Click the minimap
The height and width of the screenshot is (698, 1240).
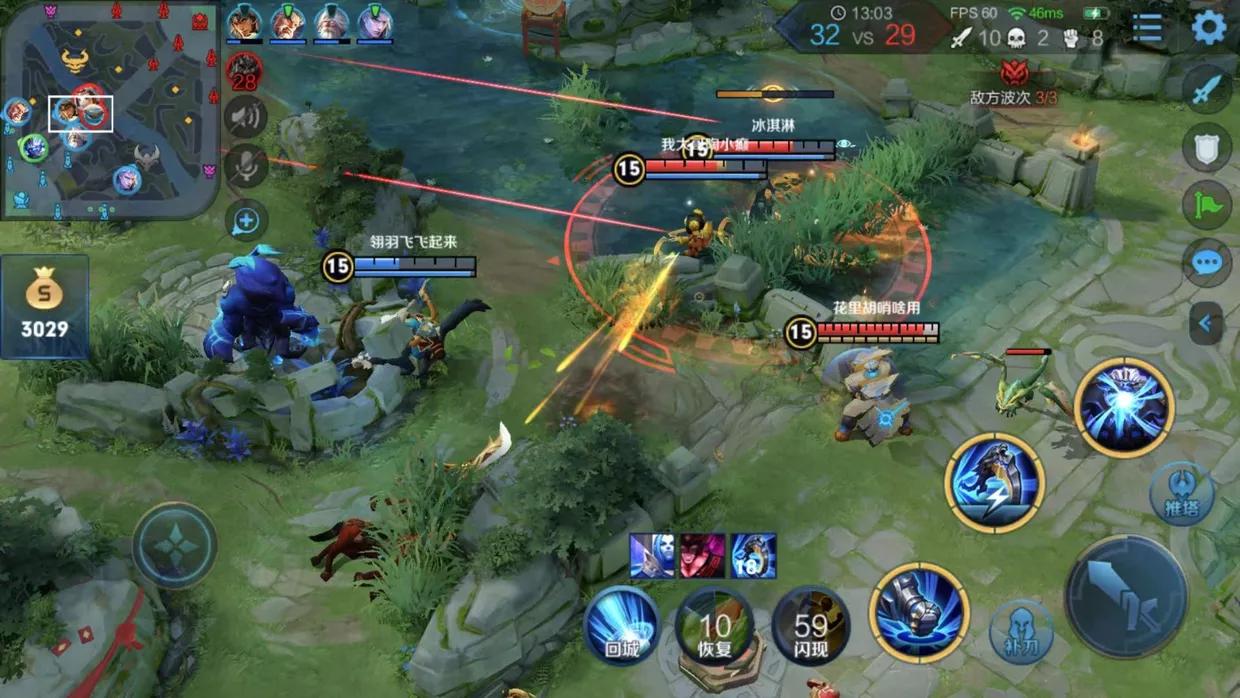(109, 108)
